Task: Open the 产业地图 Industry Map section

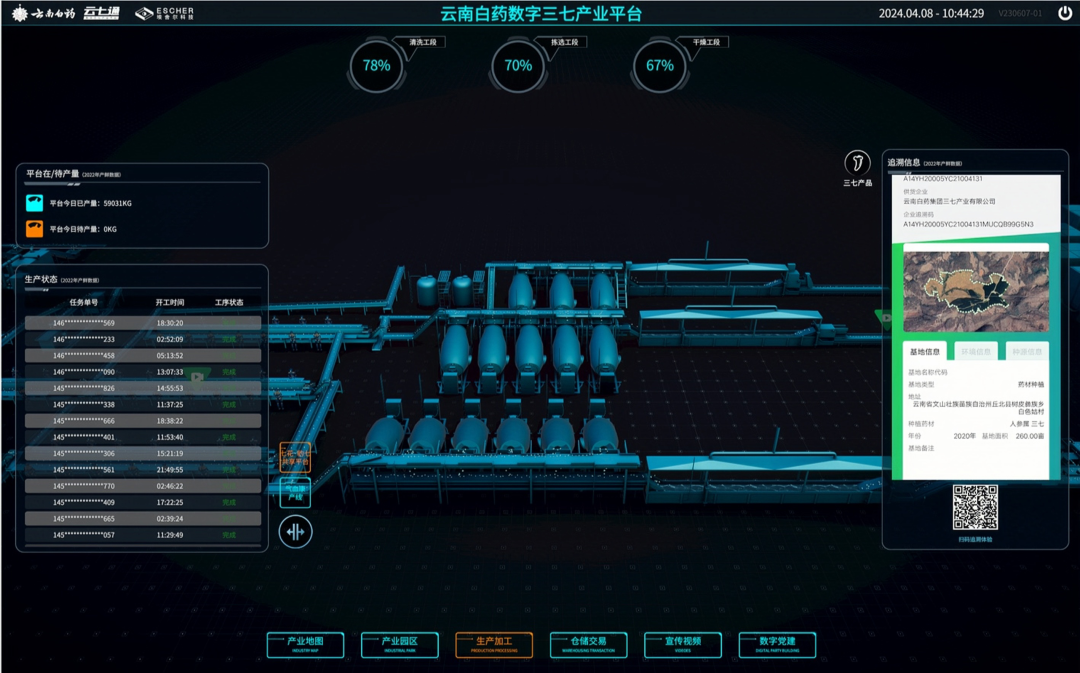Action: point(305,644)
